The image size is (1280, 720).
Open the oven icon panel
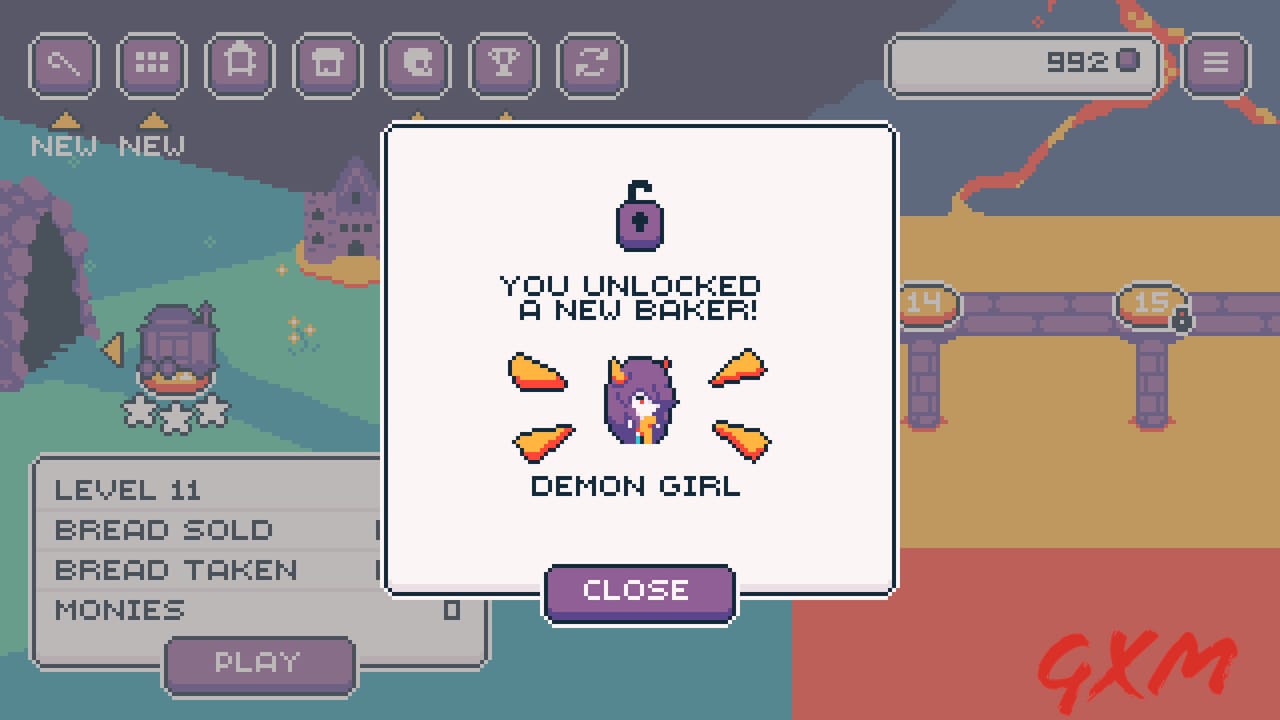coord(239,63)
